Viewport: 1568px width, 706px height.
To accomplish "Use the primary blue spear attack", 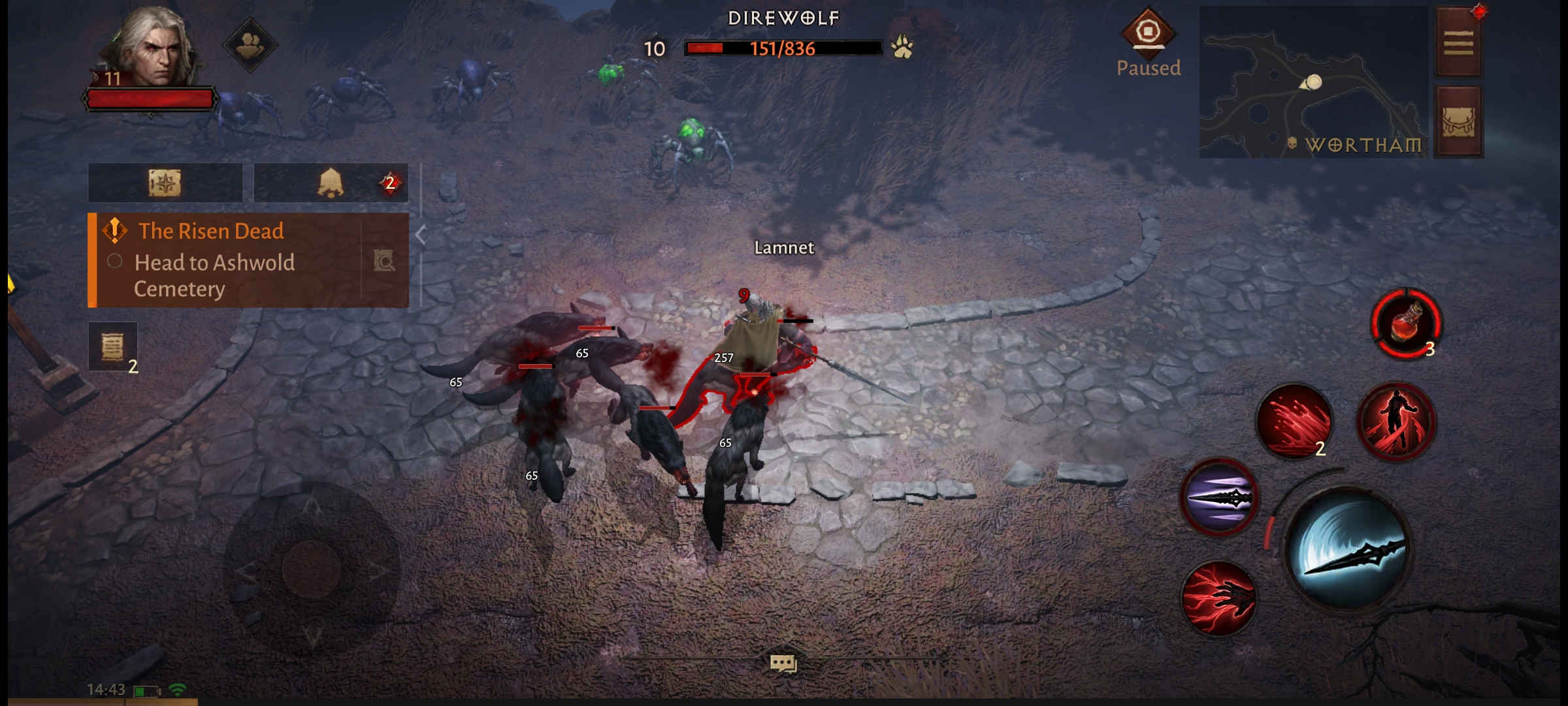I will (1348, 549).
